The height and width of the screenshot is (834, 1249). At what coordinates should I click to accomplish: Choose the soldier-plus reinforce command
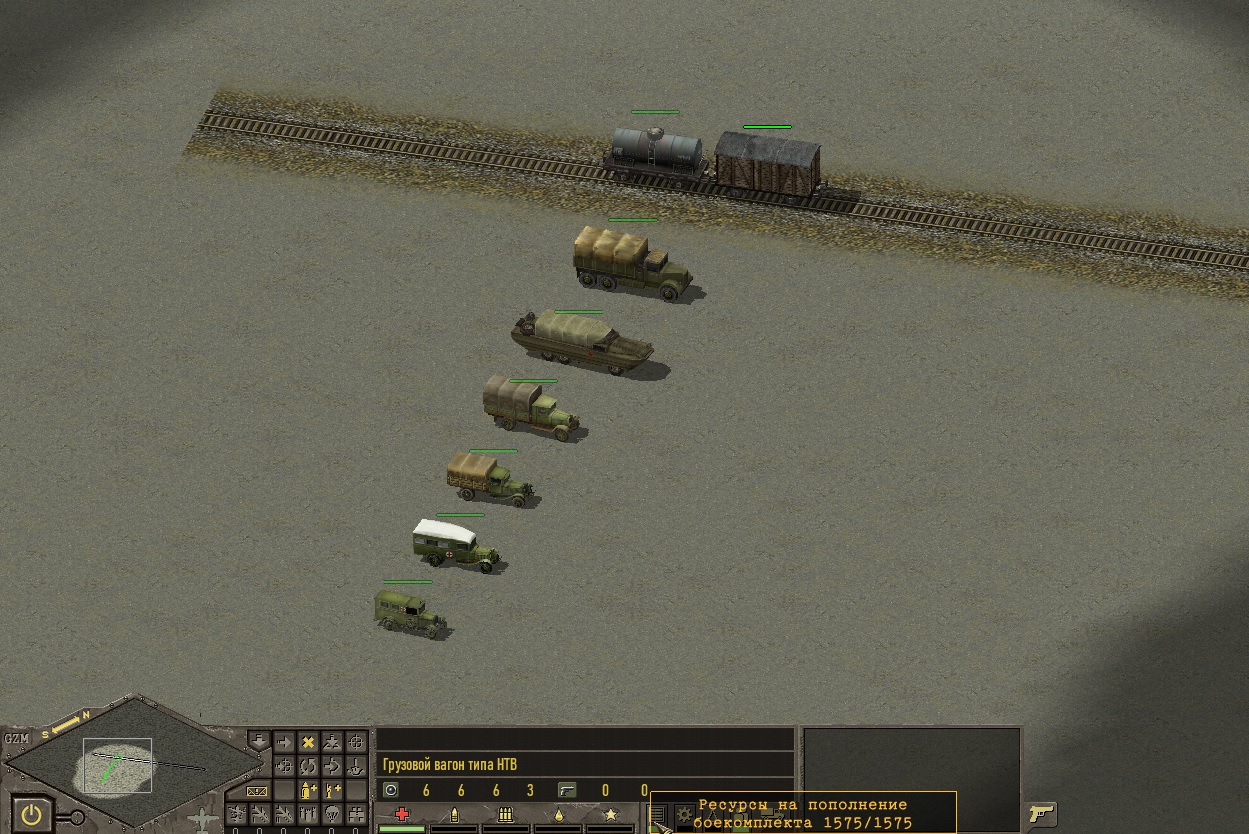(x=332, y=791)
